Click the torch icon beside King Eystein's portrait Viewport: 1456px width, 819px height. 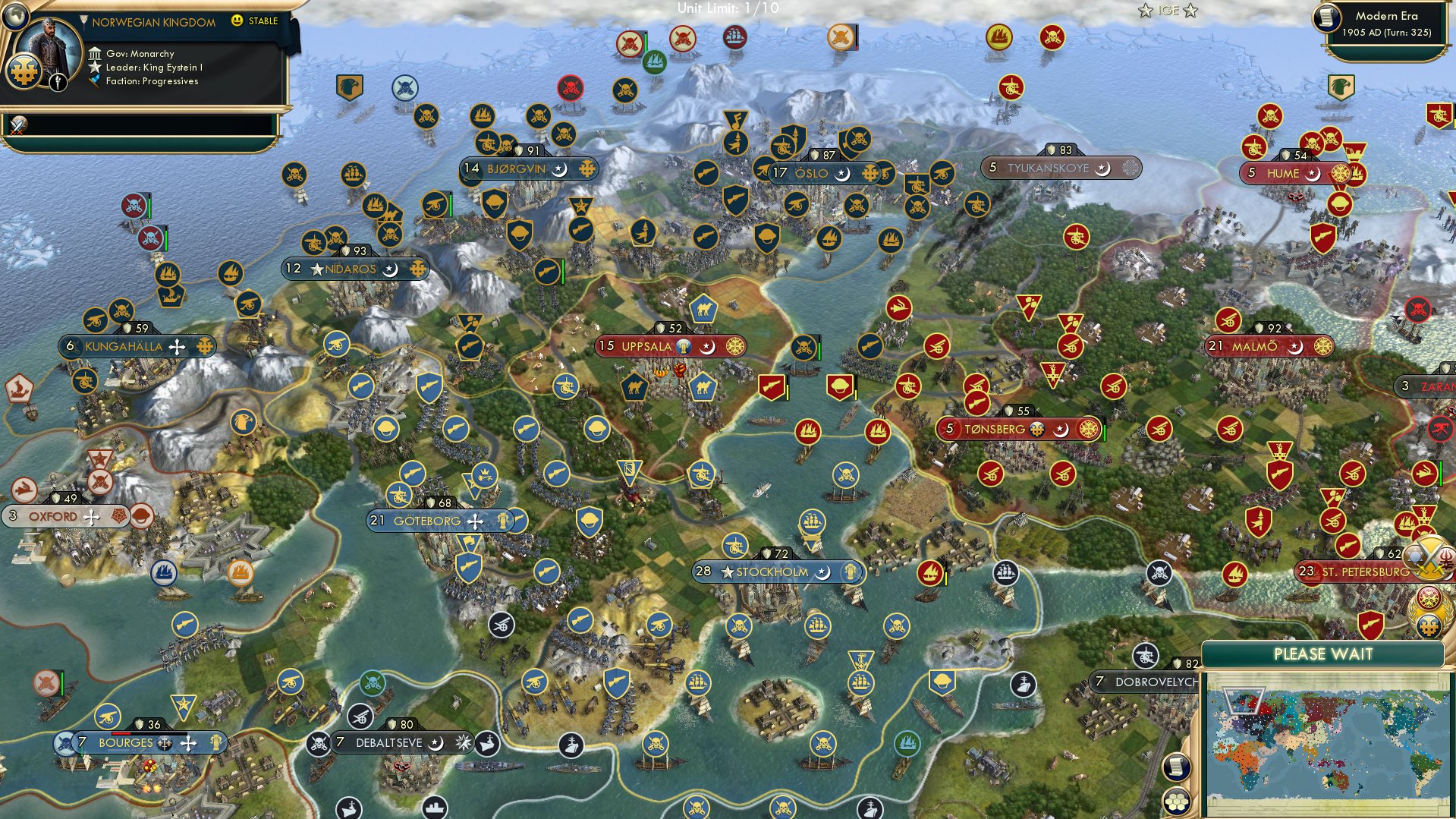(58, 82)
